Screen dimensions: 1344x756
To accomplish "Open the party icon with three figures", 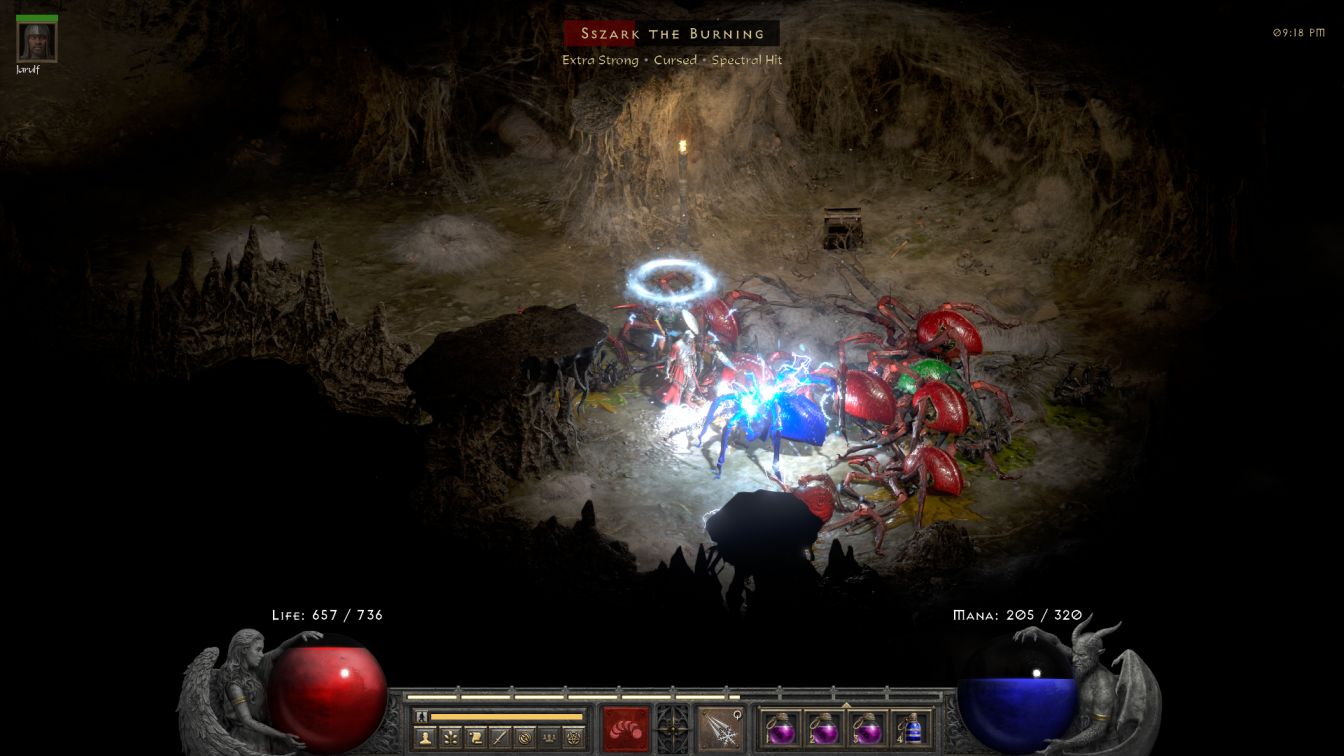I will (x=549, y=738).
